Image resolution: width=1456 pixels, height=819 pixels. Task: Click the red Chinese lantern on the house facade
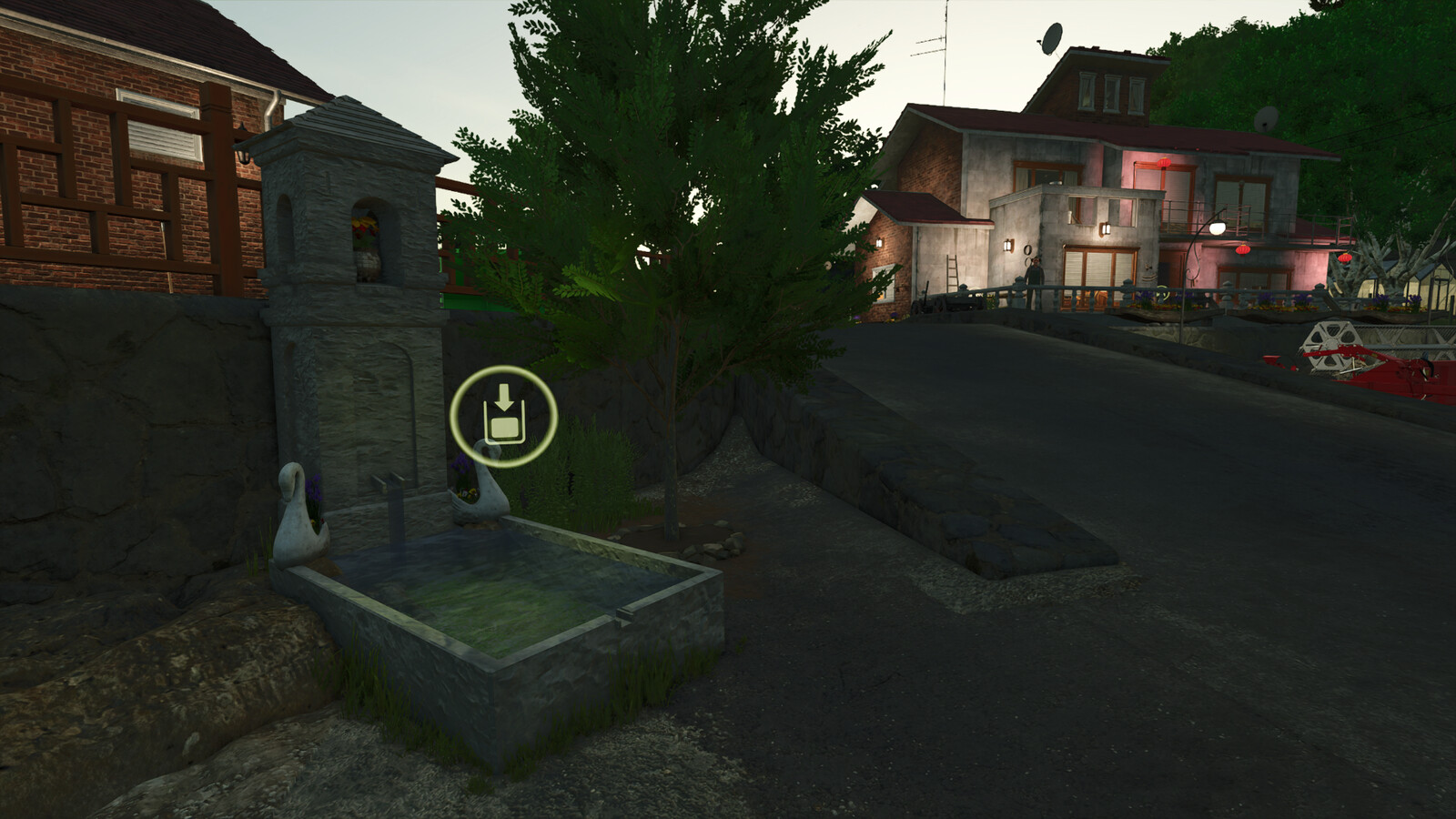click(1163, 162)
